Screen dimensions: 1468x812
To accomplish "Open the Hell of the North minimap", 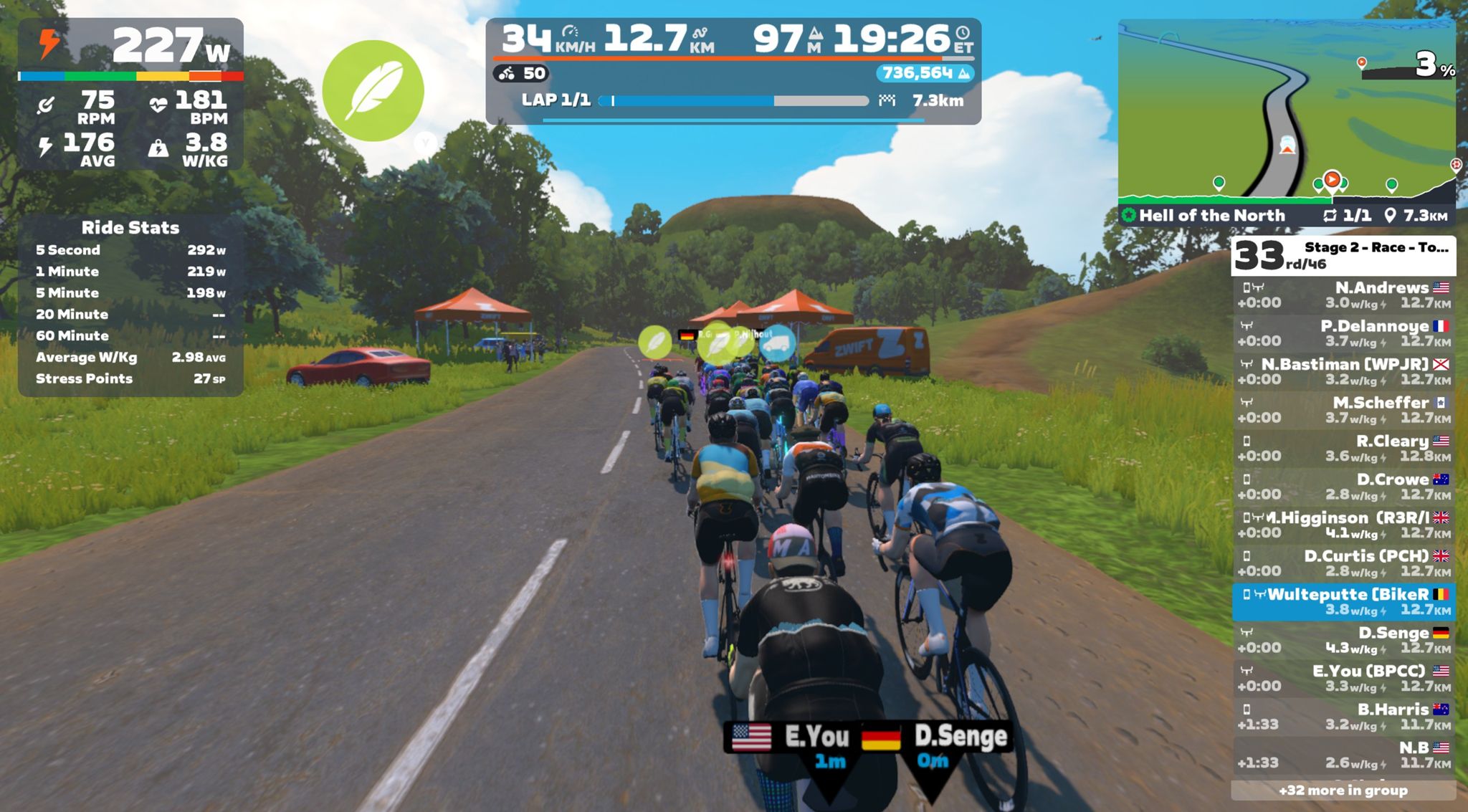I will point(1287,115).
